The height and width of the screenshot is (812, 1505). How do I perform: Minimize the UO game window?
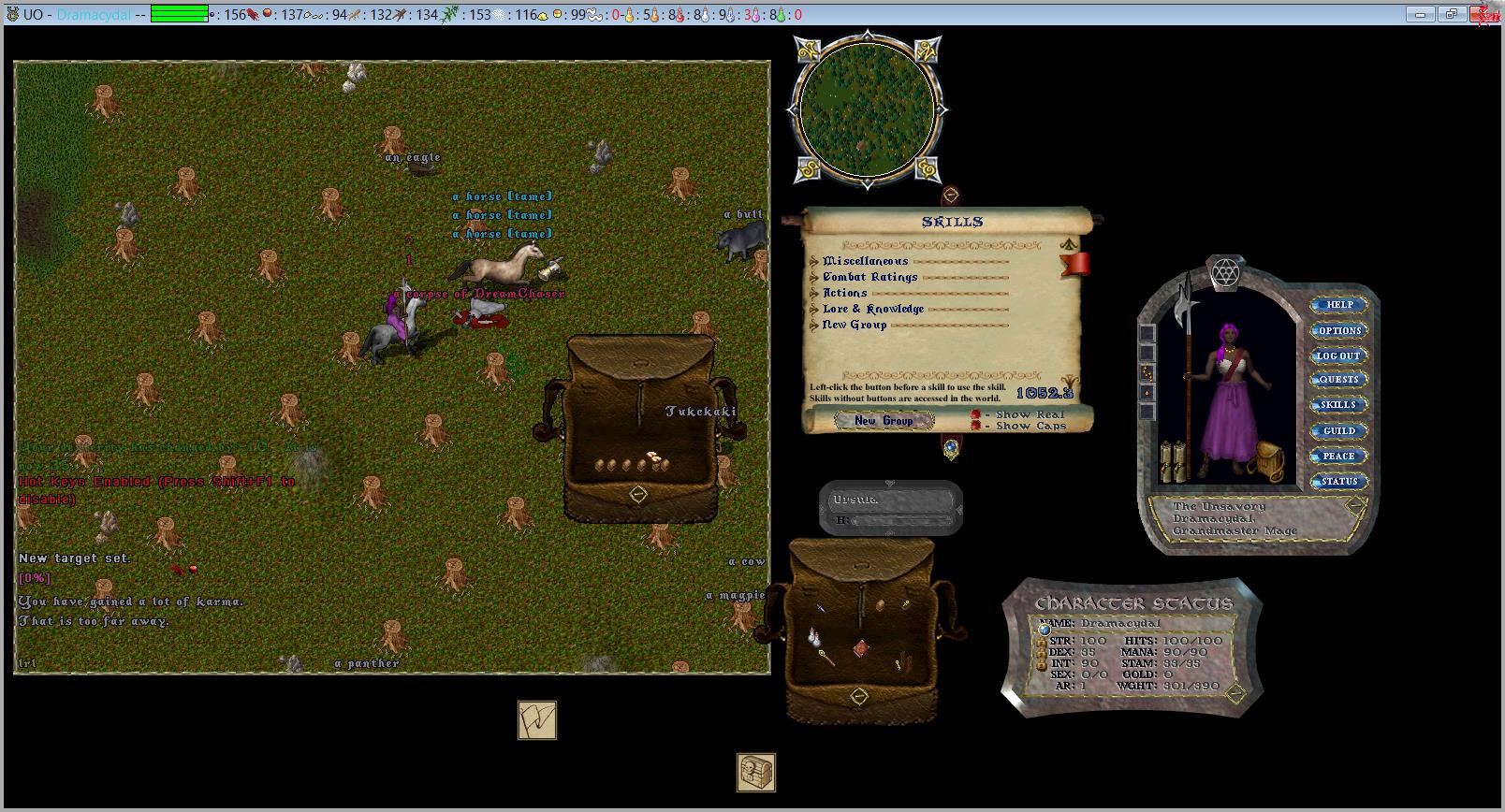[1421, 14]
